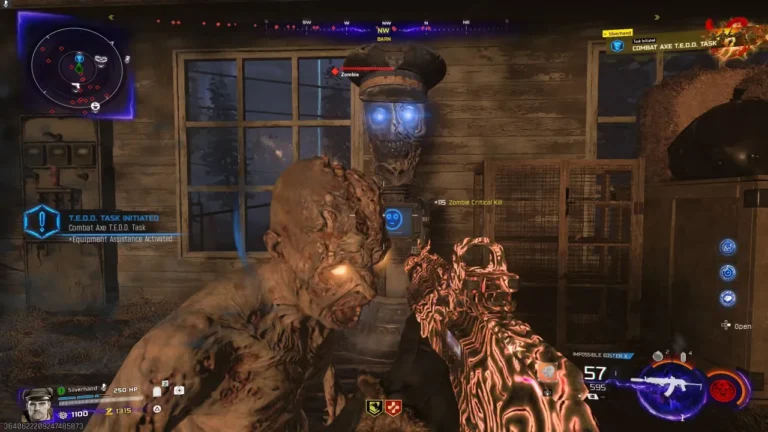Select the armor plate icon near health
768x432 pixels.
(x=158, y=392)
